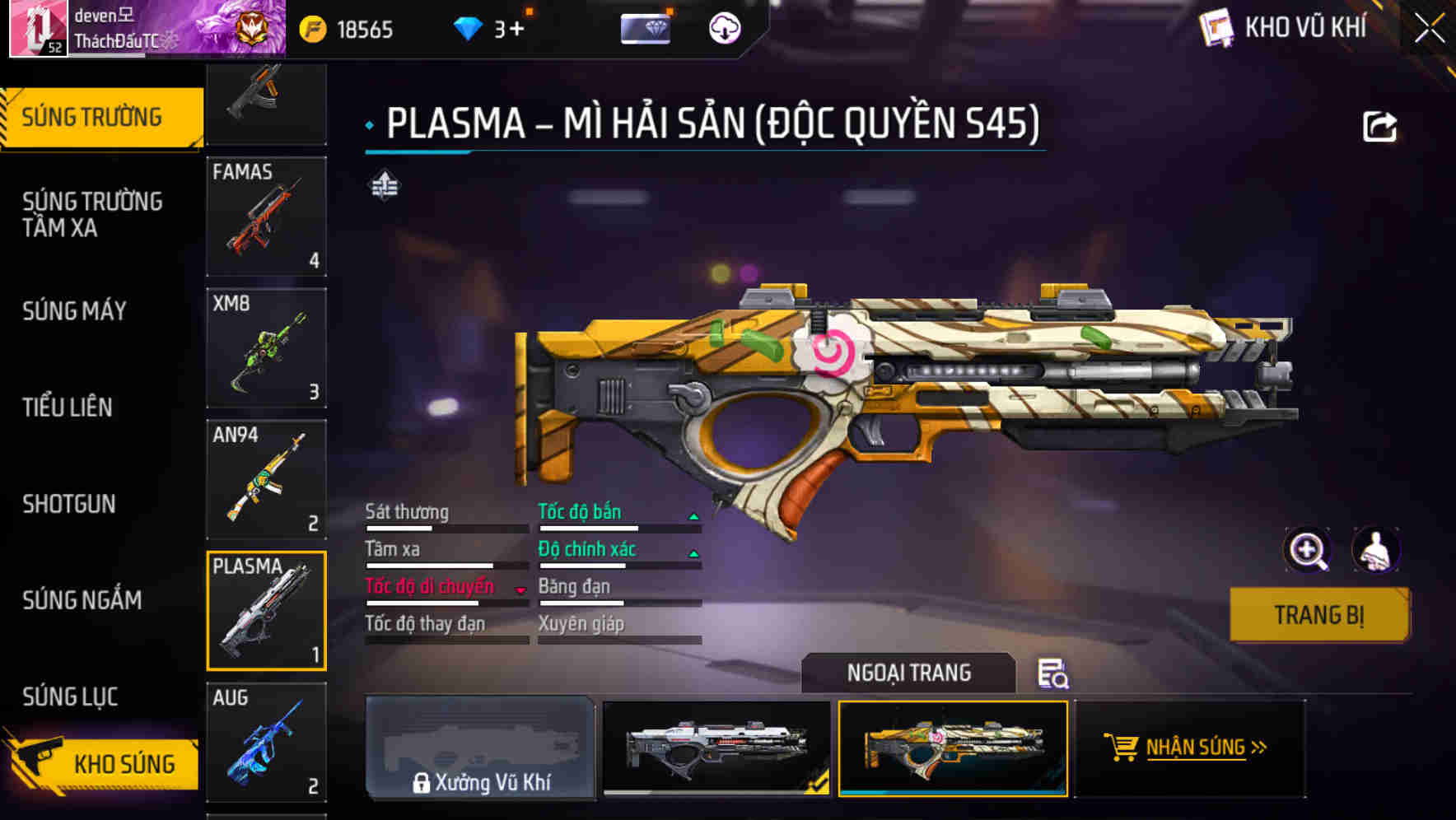Open the locked Xưởng Vũ Khí slot
The image size is (1456, 820).
(x=480, y=748)
